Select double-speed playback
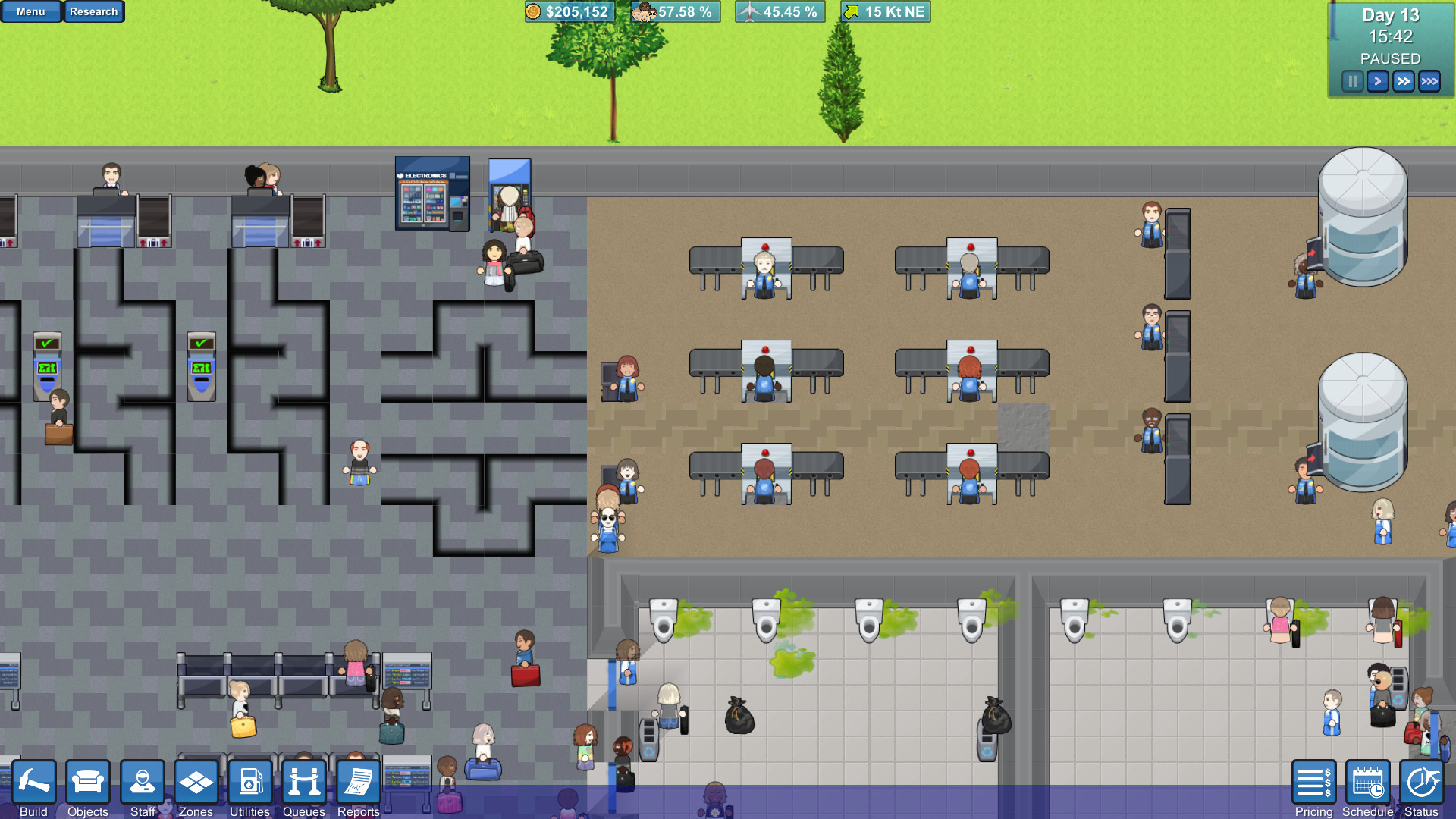The image size is (1456, 819). coord(1403,80)
